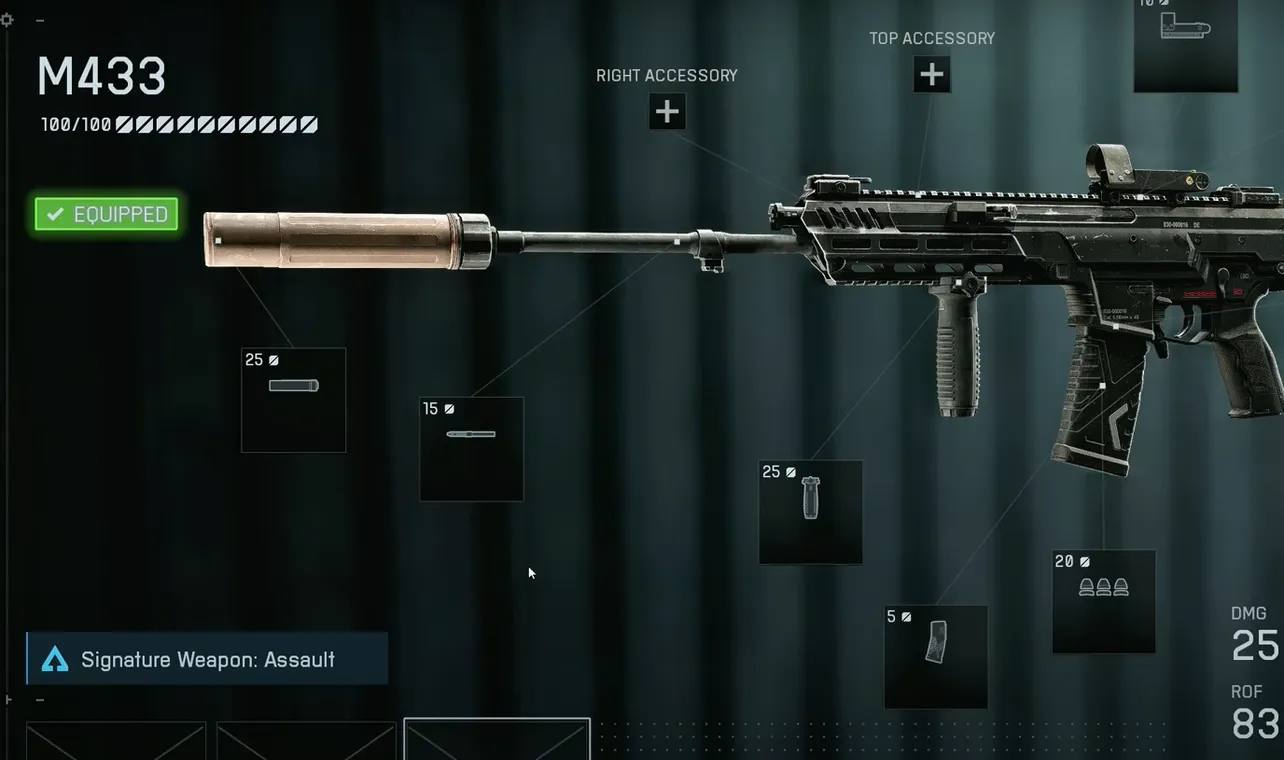This screenshot has height=760, width=1284.
Task: Open the optic sight slot top right
Action: pos(1185,47)
